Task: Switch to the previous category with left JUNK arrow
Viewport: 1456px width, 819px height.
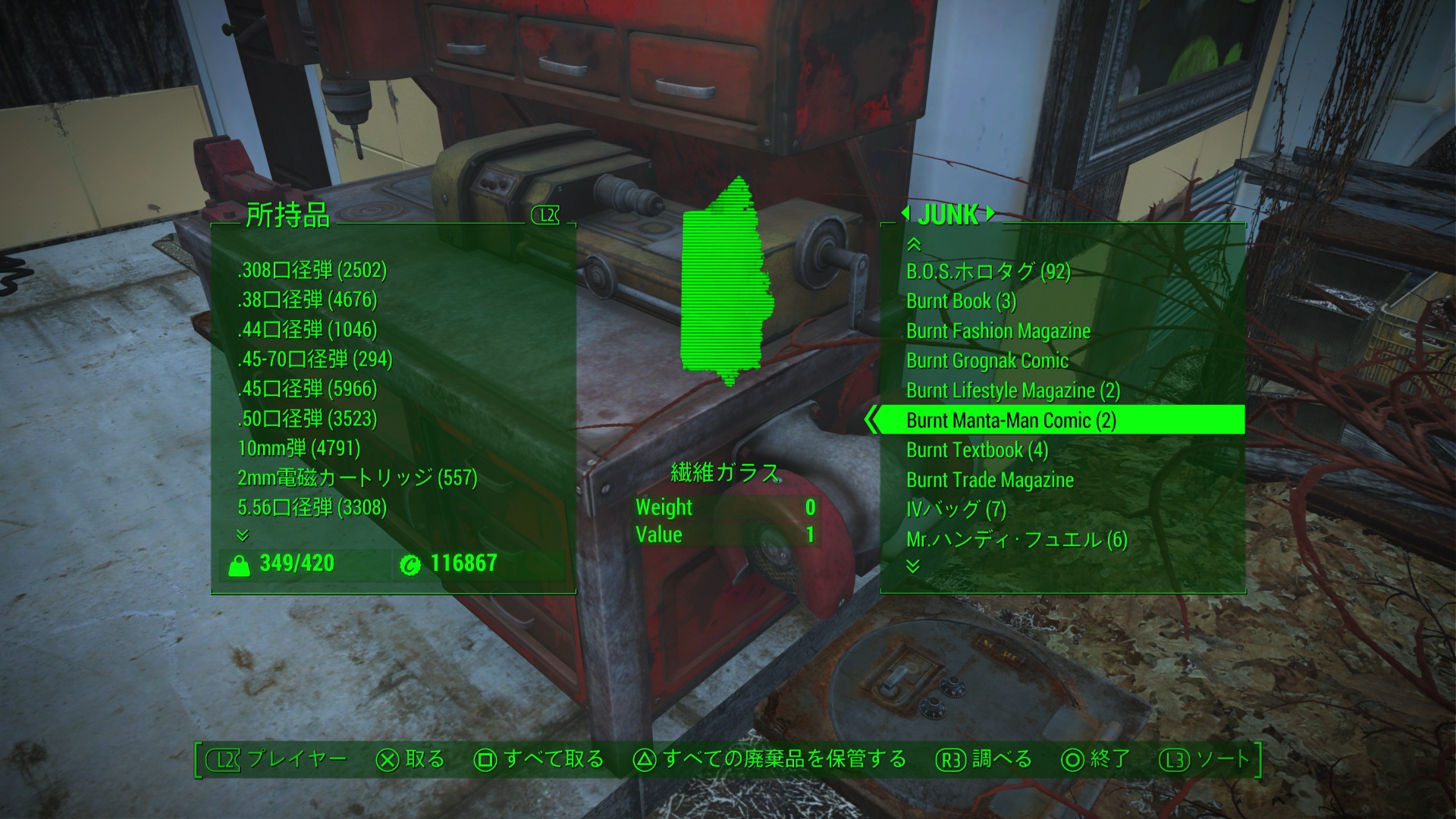Action: pyautogui.click(x=905, y=215)
